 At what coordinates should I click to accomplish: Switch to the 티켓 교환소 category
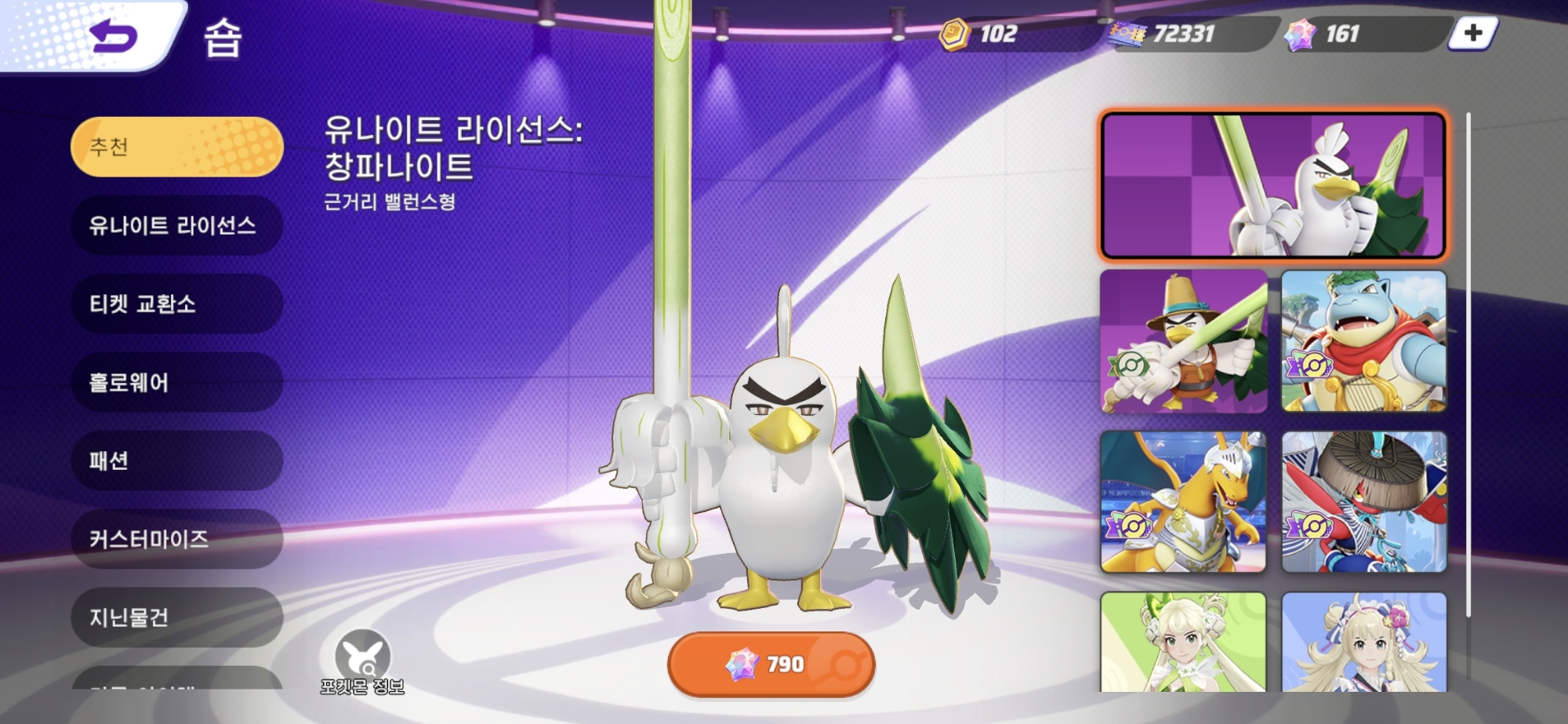(x=177, y=304)
